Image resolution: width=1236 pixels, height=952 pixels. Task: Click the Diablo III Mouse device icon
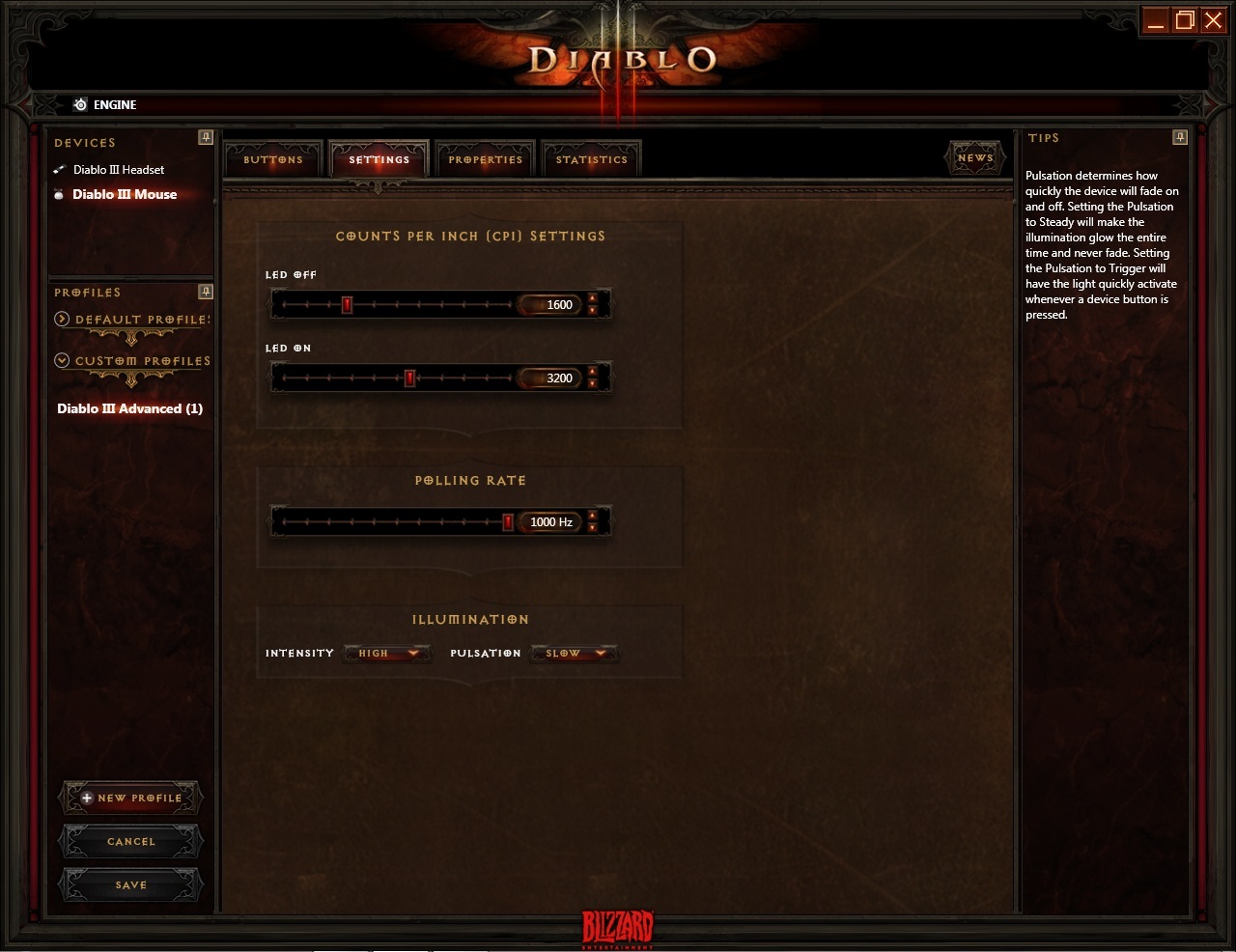(x=61, y=194)
